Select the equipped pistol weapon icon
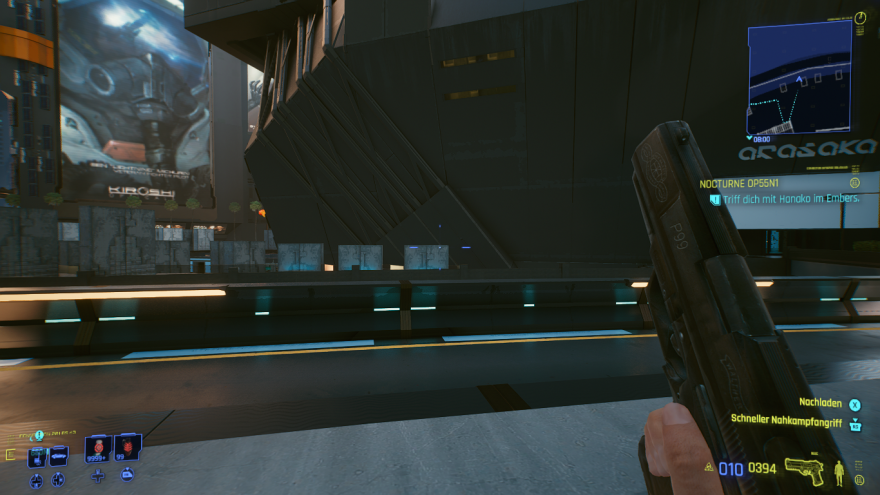The image size is (880, 495). (x=804, y=469)
